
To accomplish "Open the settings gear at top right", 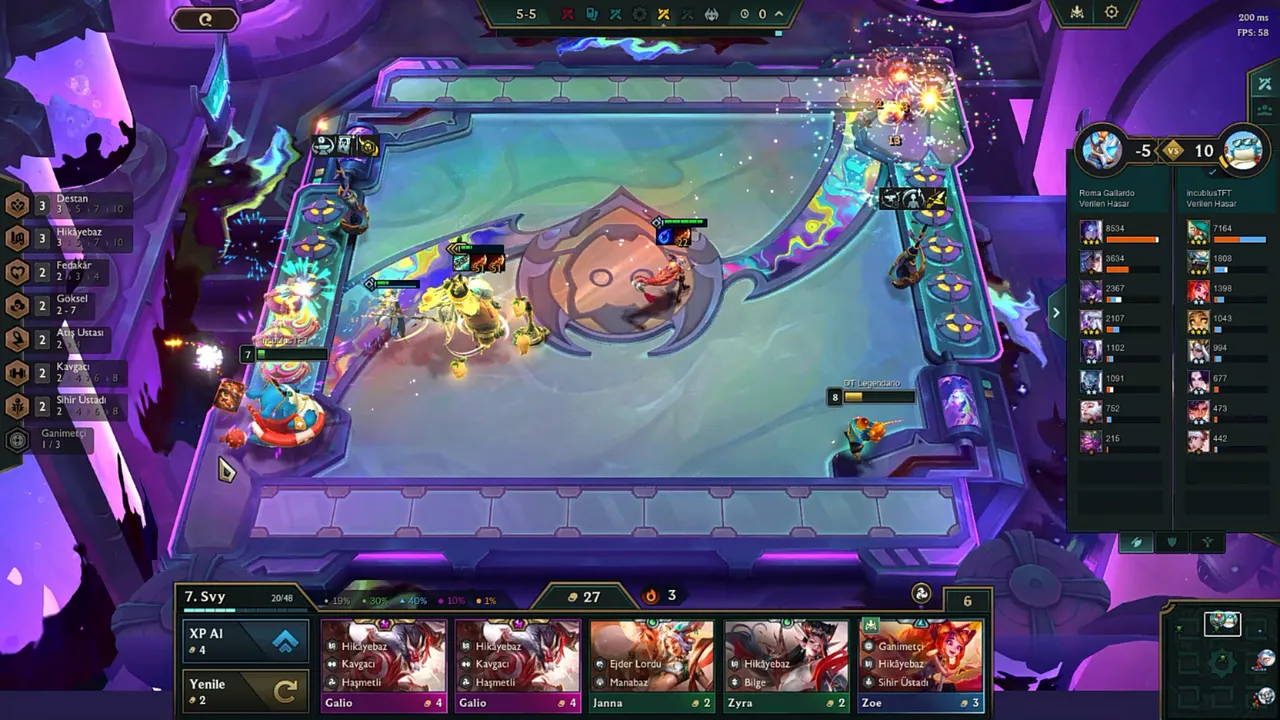I will [x=1111, y=13].
